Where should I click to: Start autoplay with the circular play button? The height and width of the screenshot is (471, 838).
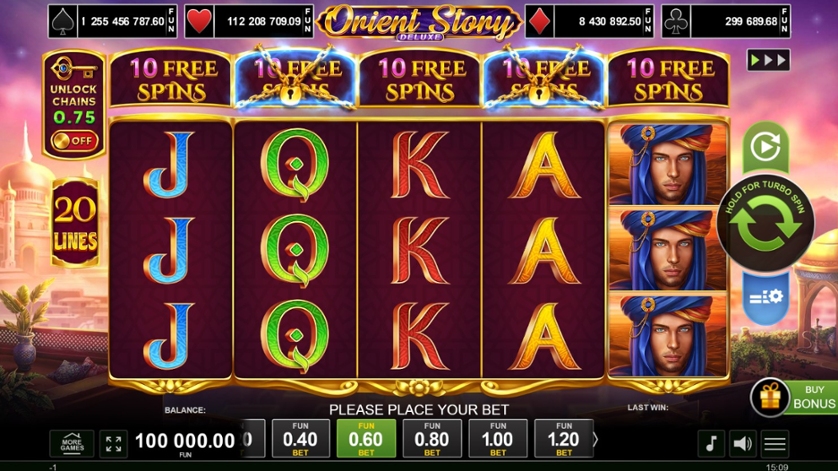tap(765, 148)
